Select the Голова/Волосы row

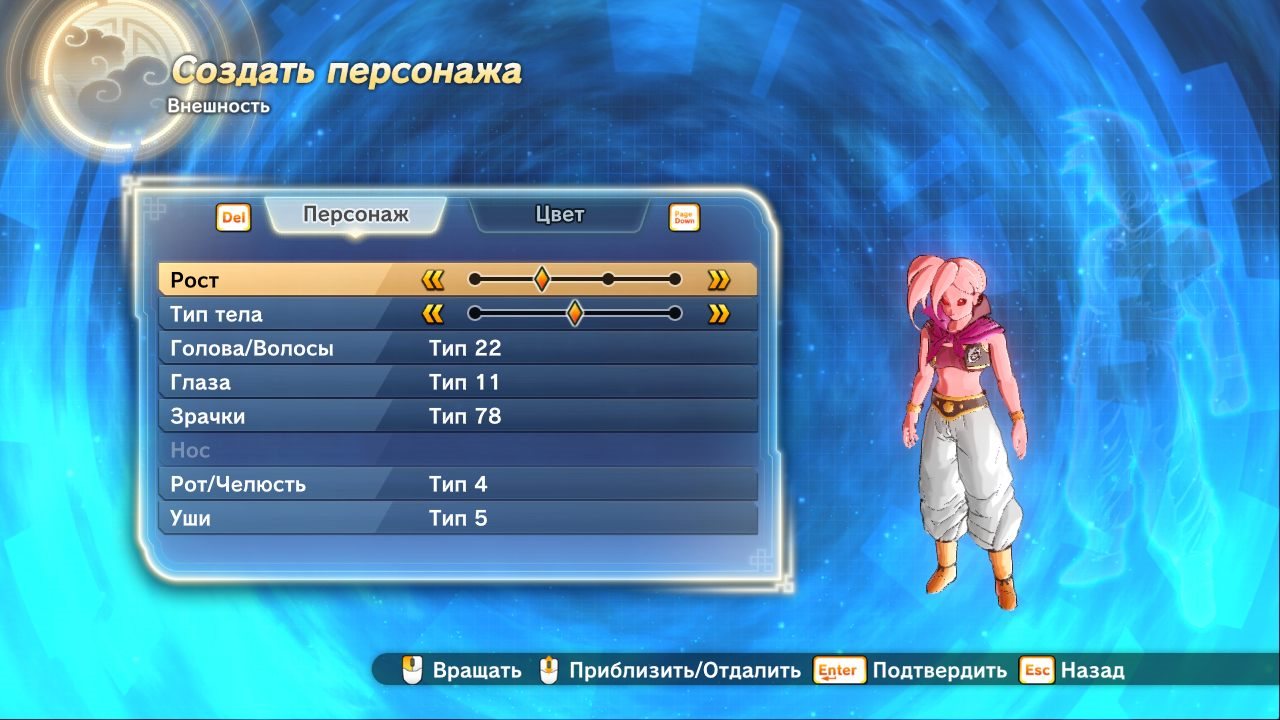457,349
